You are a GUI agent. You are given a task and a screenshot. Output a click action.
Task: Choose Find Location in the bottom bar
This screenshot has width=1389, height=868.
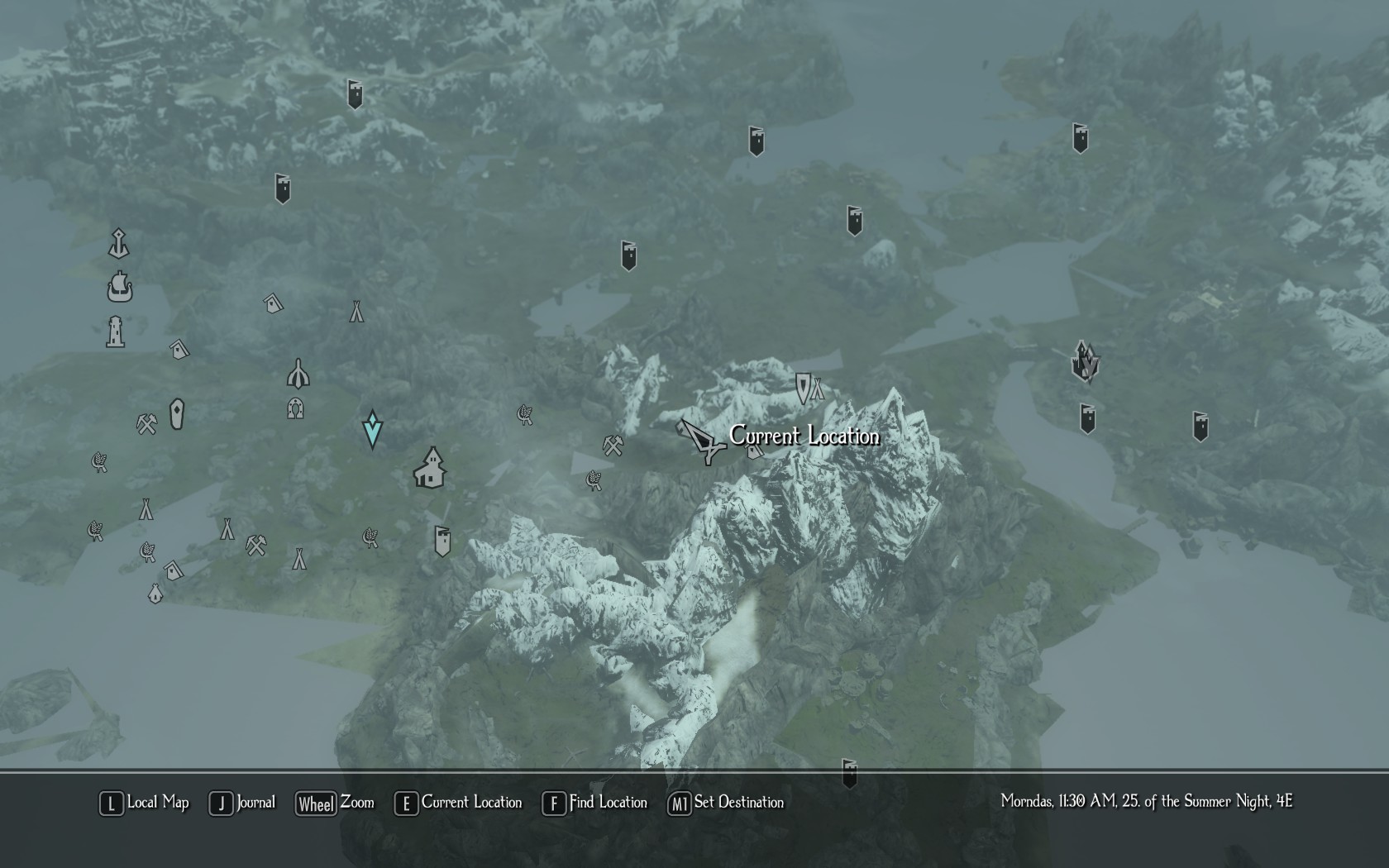(595, 803)
